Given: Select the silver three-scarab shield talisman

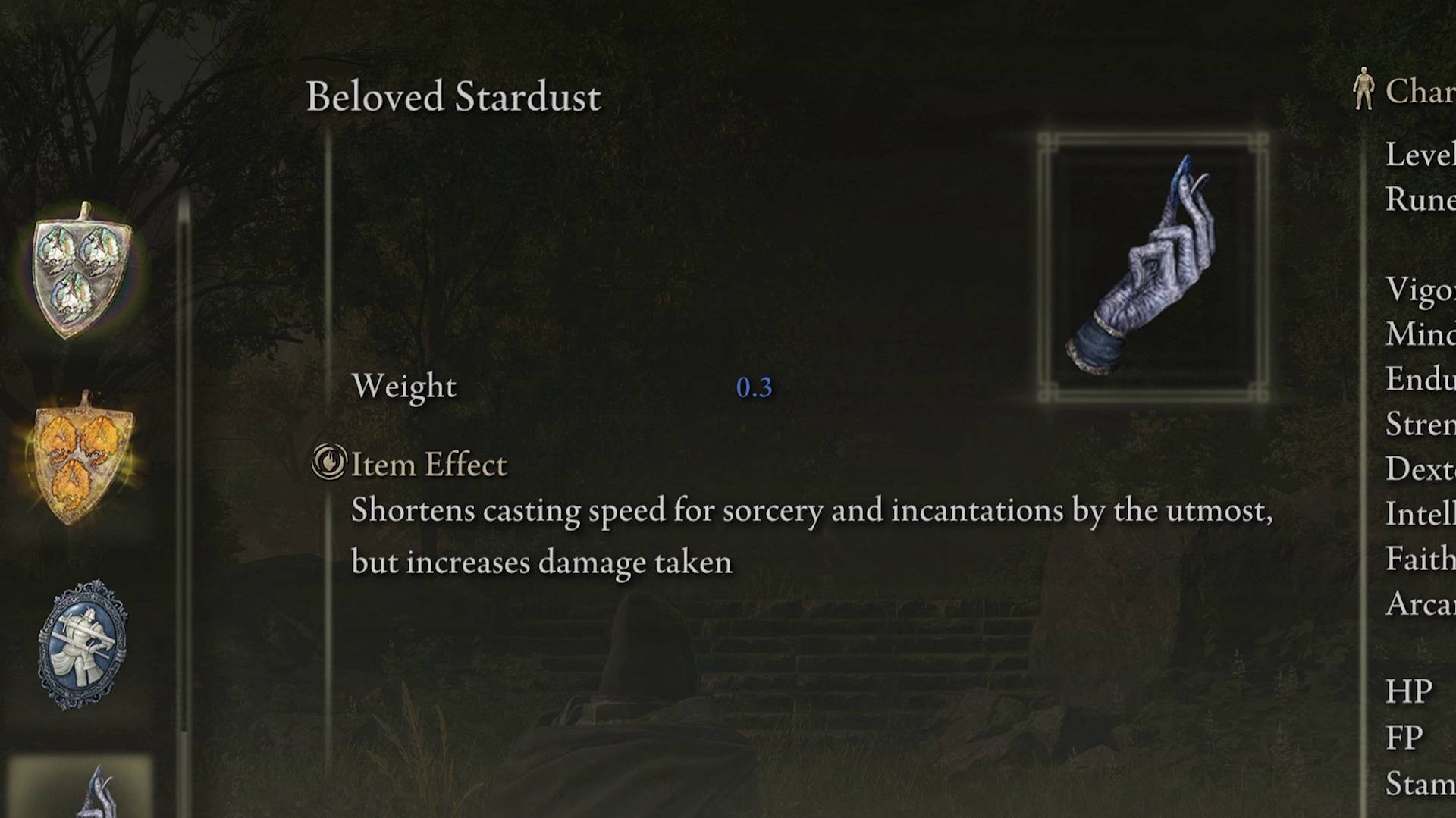Looking at the screenshot, I should [82, 271].
